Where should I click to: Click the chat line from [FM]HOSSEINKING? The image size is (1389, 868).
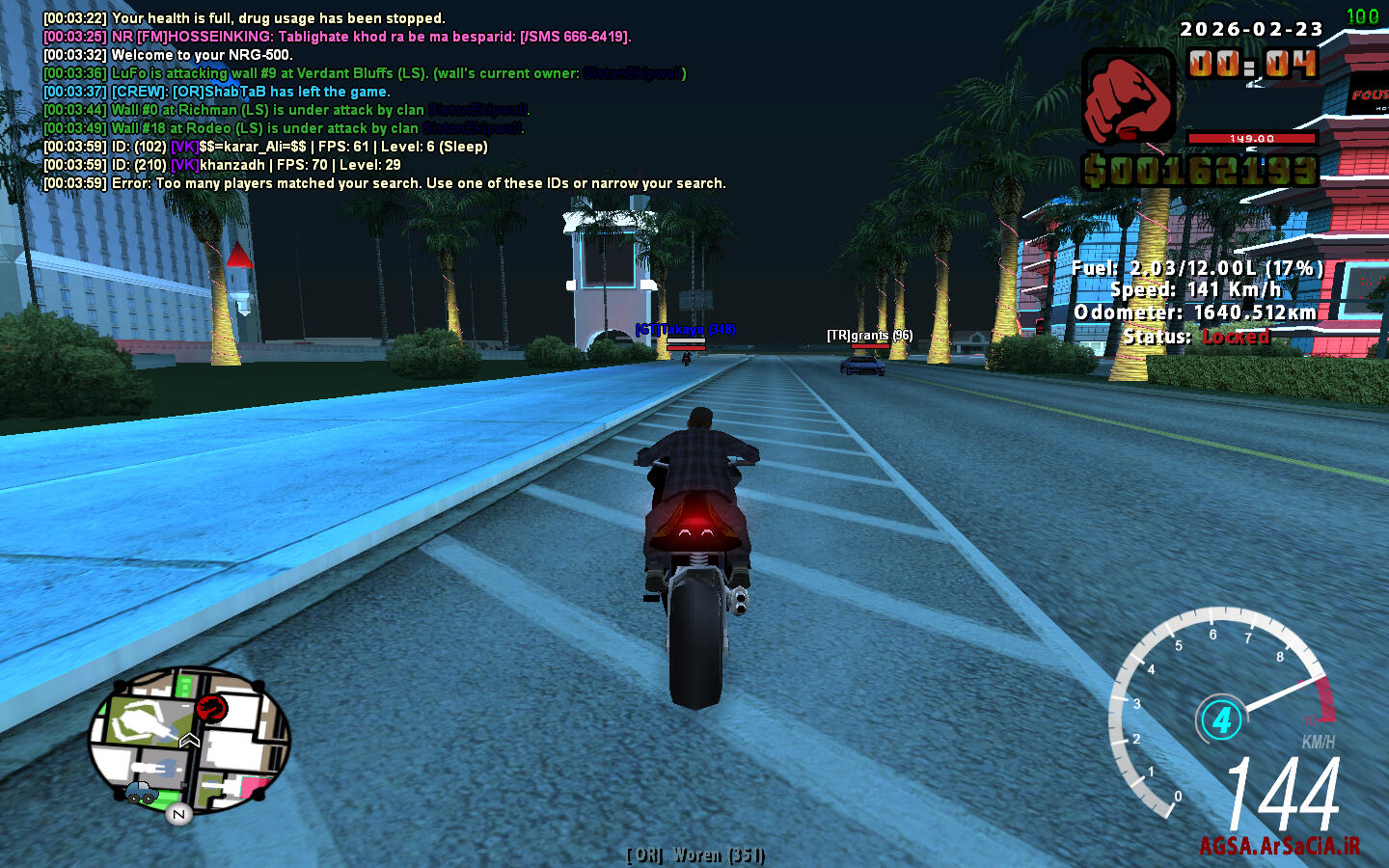pos(338,37)
